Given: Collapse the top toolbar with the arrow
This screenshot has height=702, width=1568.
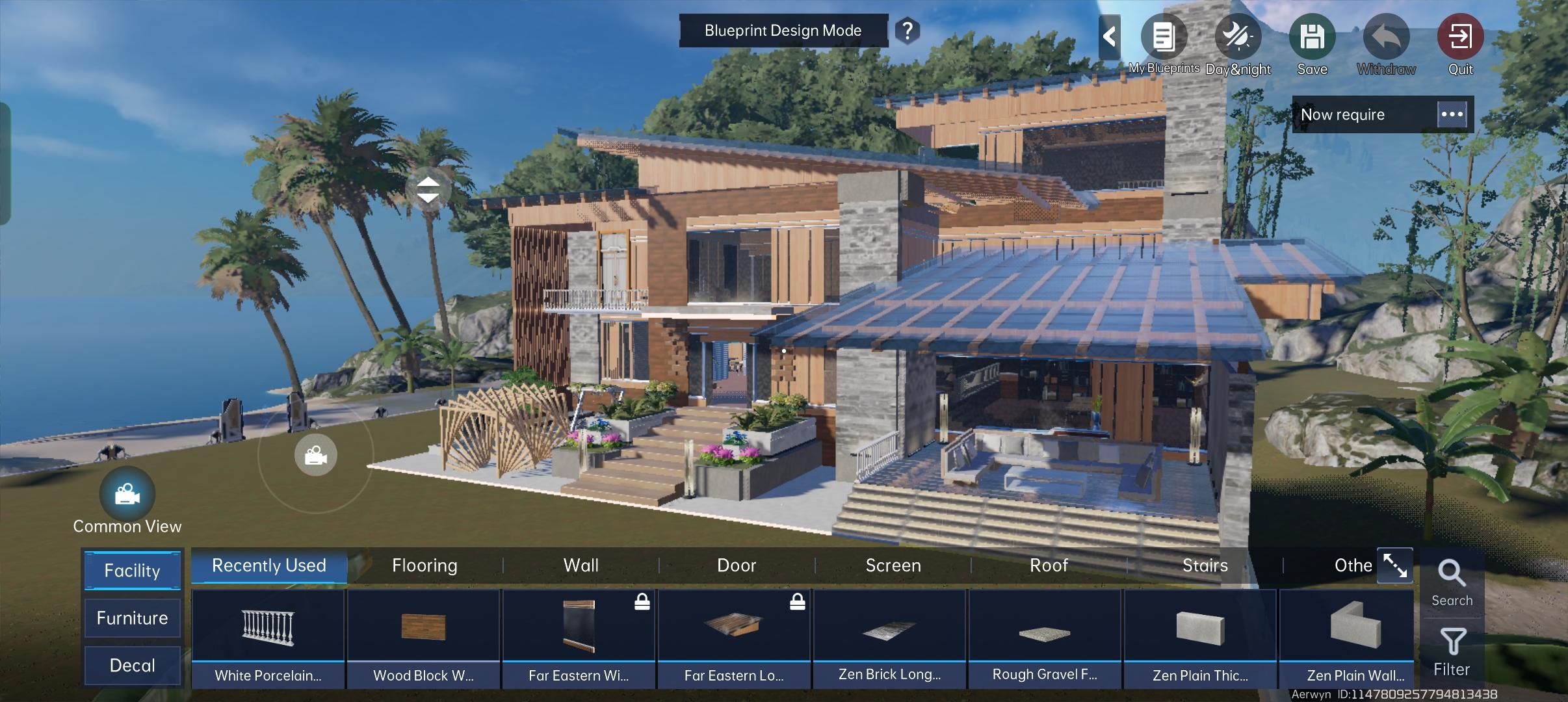Looking at the screenshot, I should tap(1109, 36).
